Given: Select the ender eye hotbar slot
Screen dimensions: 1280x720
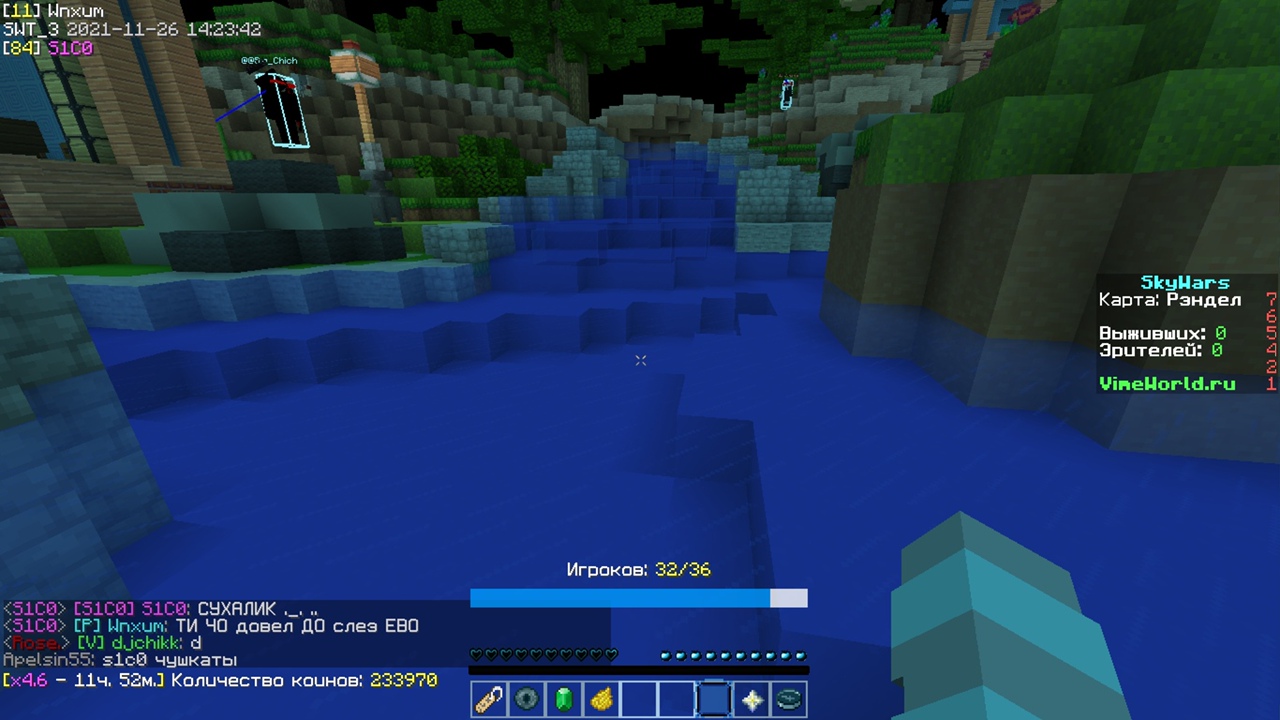Looking at the screenshot, I should click(x=526, y=699).
